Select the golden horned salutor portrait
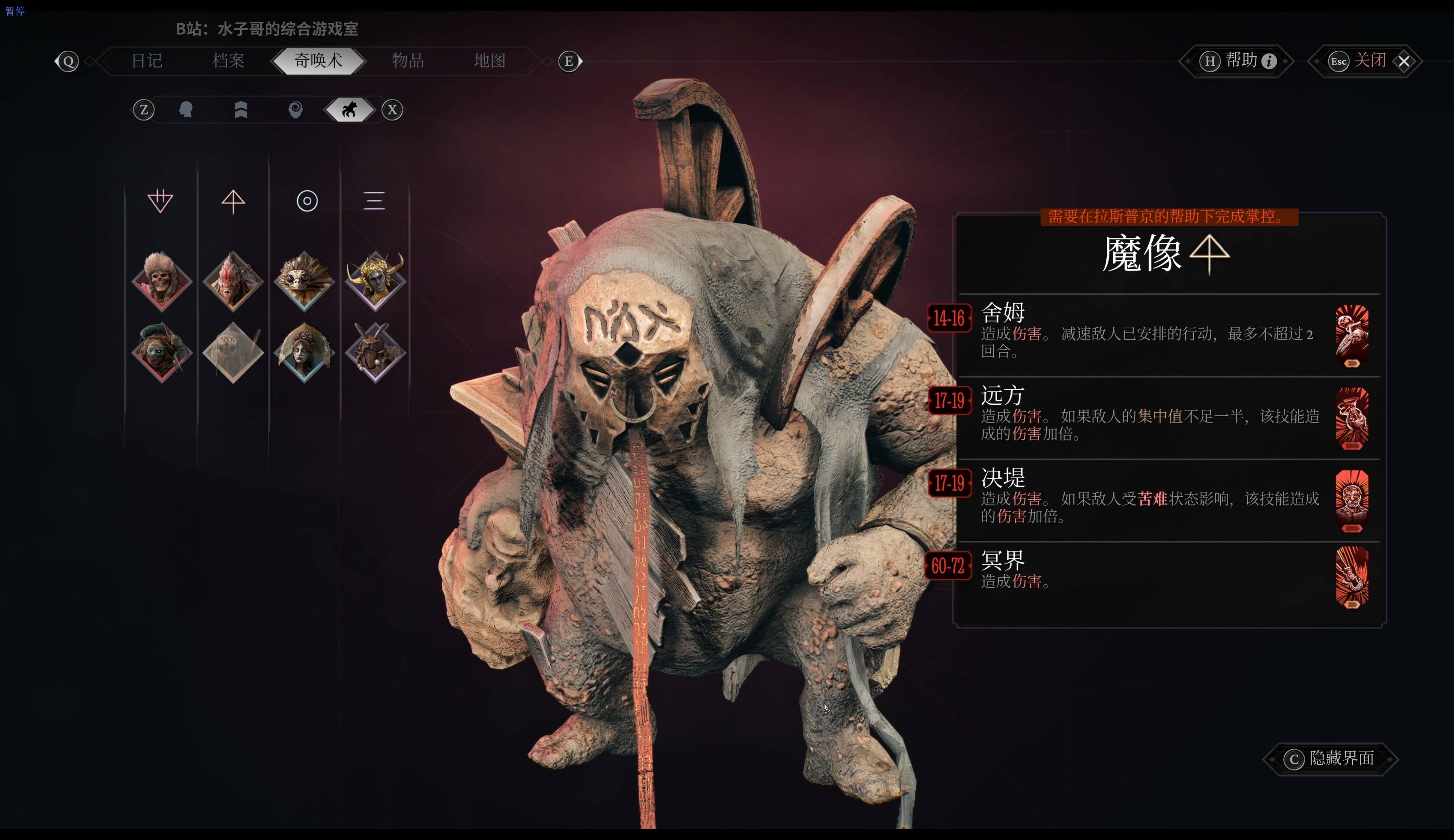The image size is (1454, 840). 375,281
